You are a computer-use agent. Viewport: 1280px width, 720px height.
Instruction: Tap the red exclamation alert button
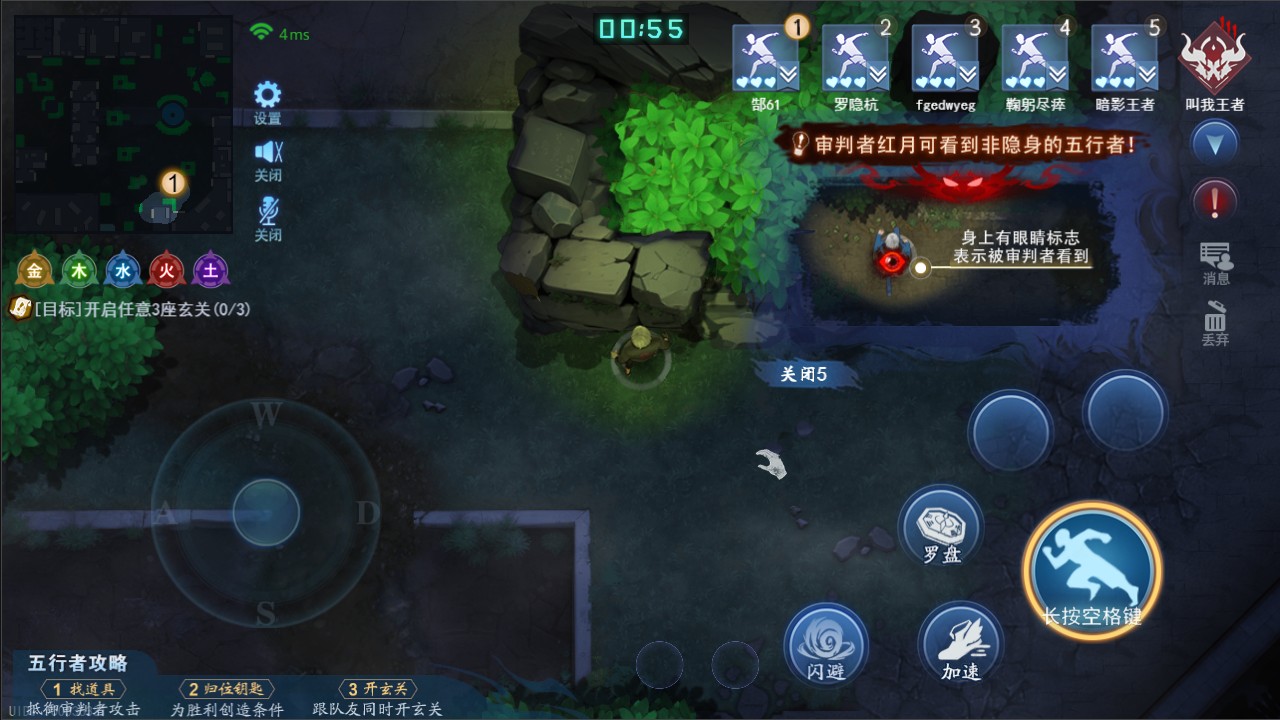tap(1215, 201)
